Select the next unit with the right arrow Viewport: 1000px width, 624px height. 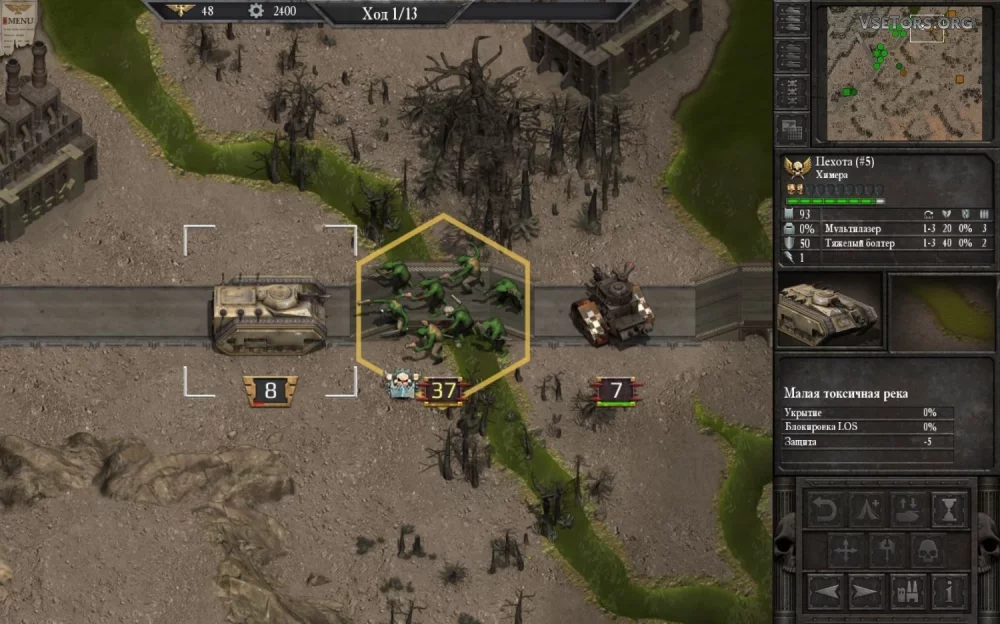coord(866,591)
